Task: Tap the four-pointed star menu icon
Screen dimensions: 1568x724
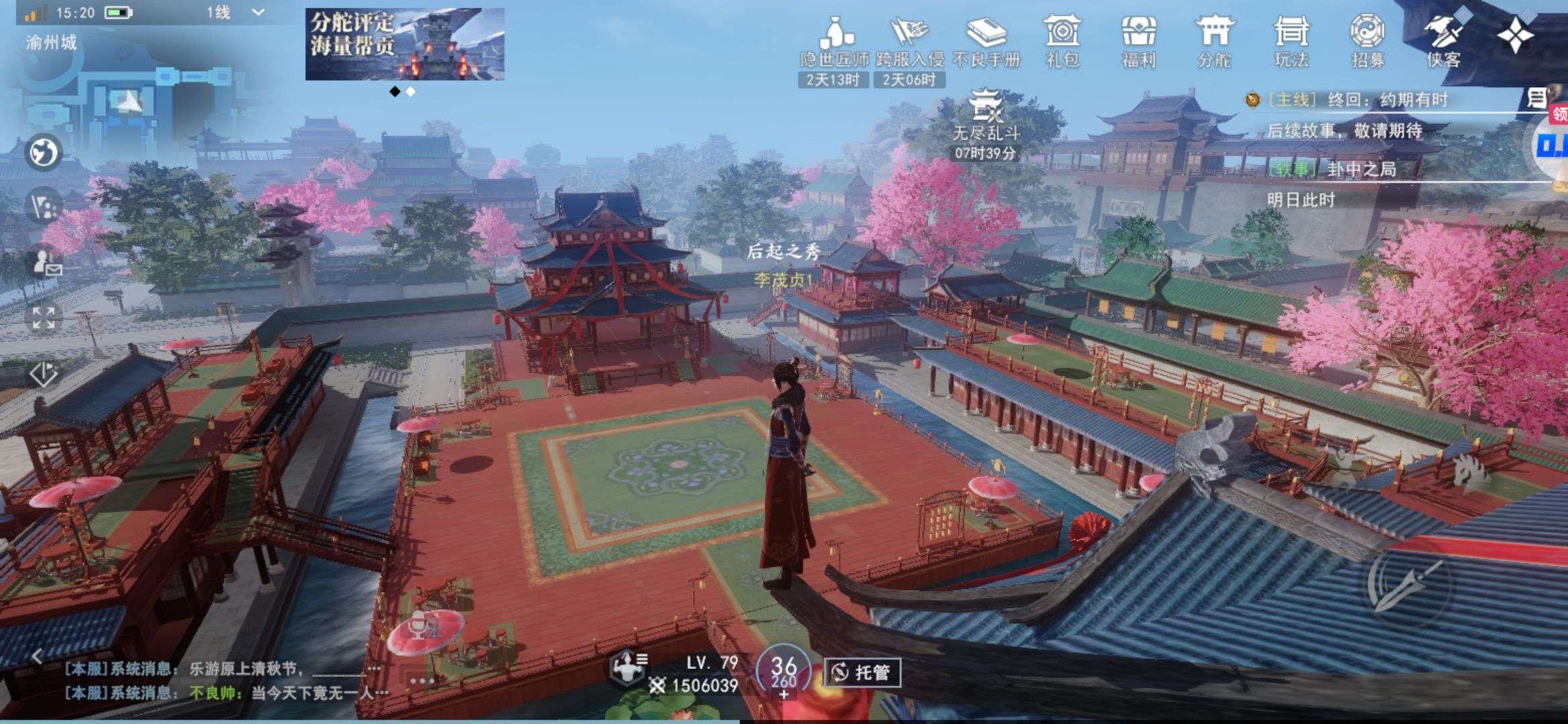Action: [x=1516, y=34]
